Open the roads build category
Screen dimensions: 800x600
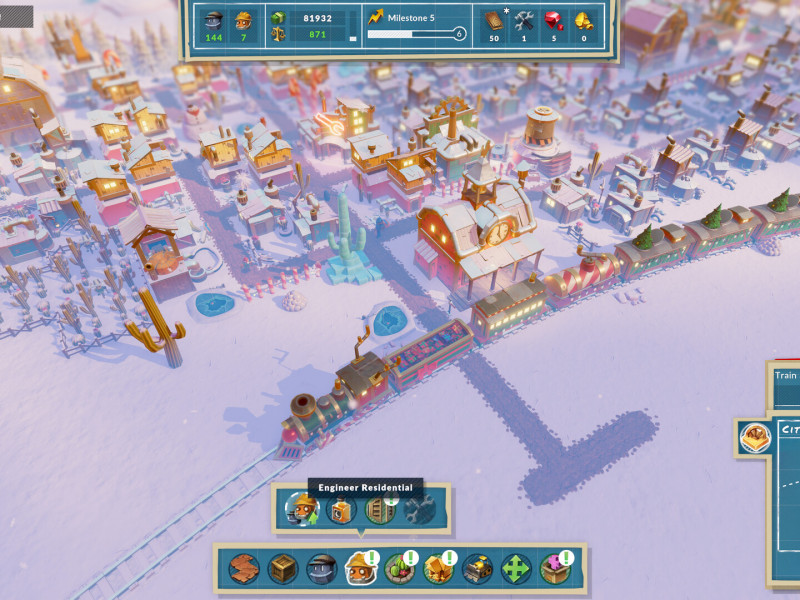pyautogui.click(x=243, y=569)
